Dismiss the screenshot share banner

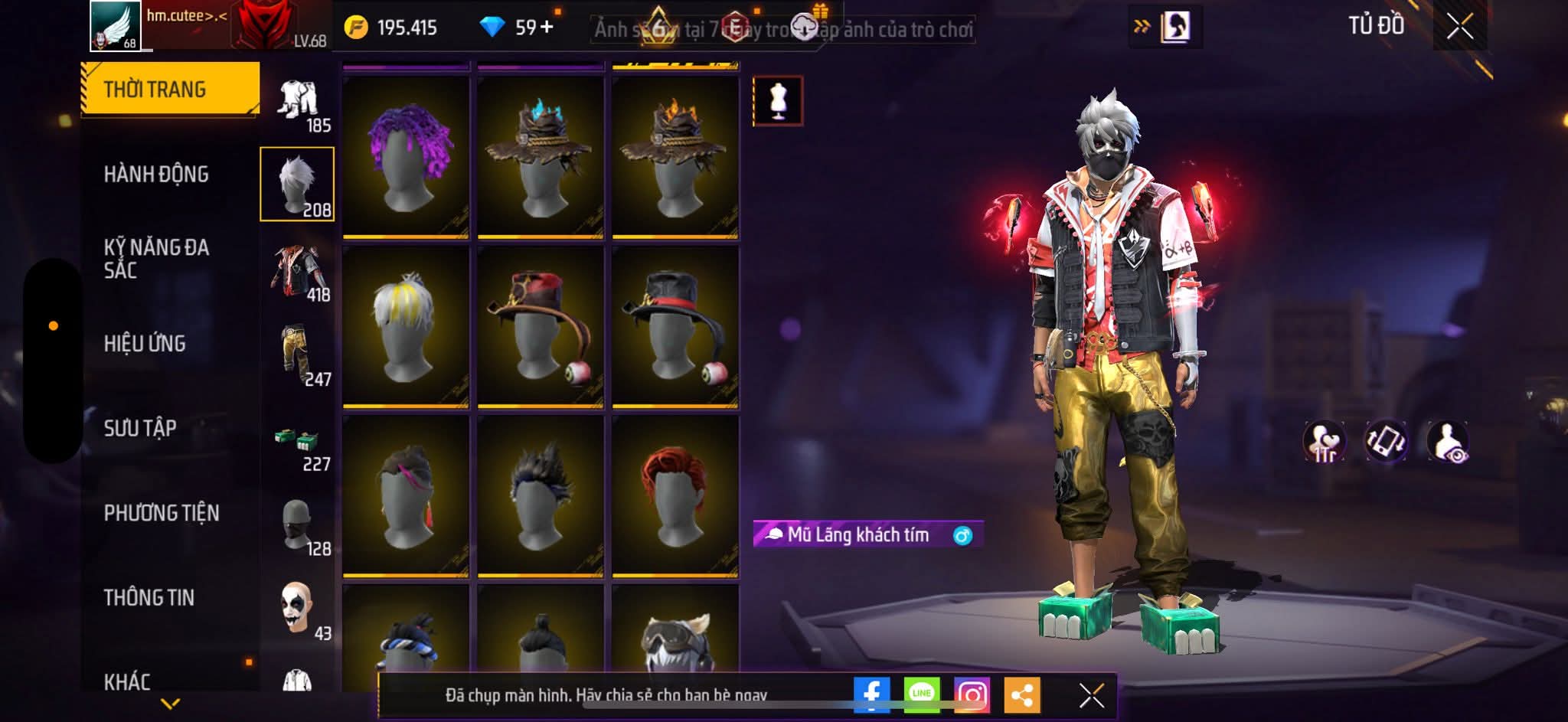tap(1091, 695)
